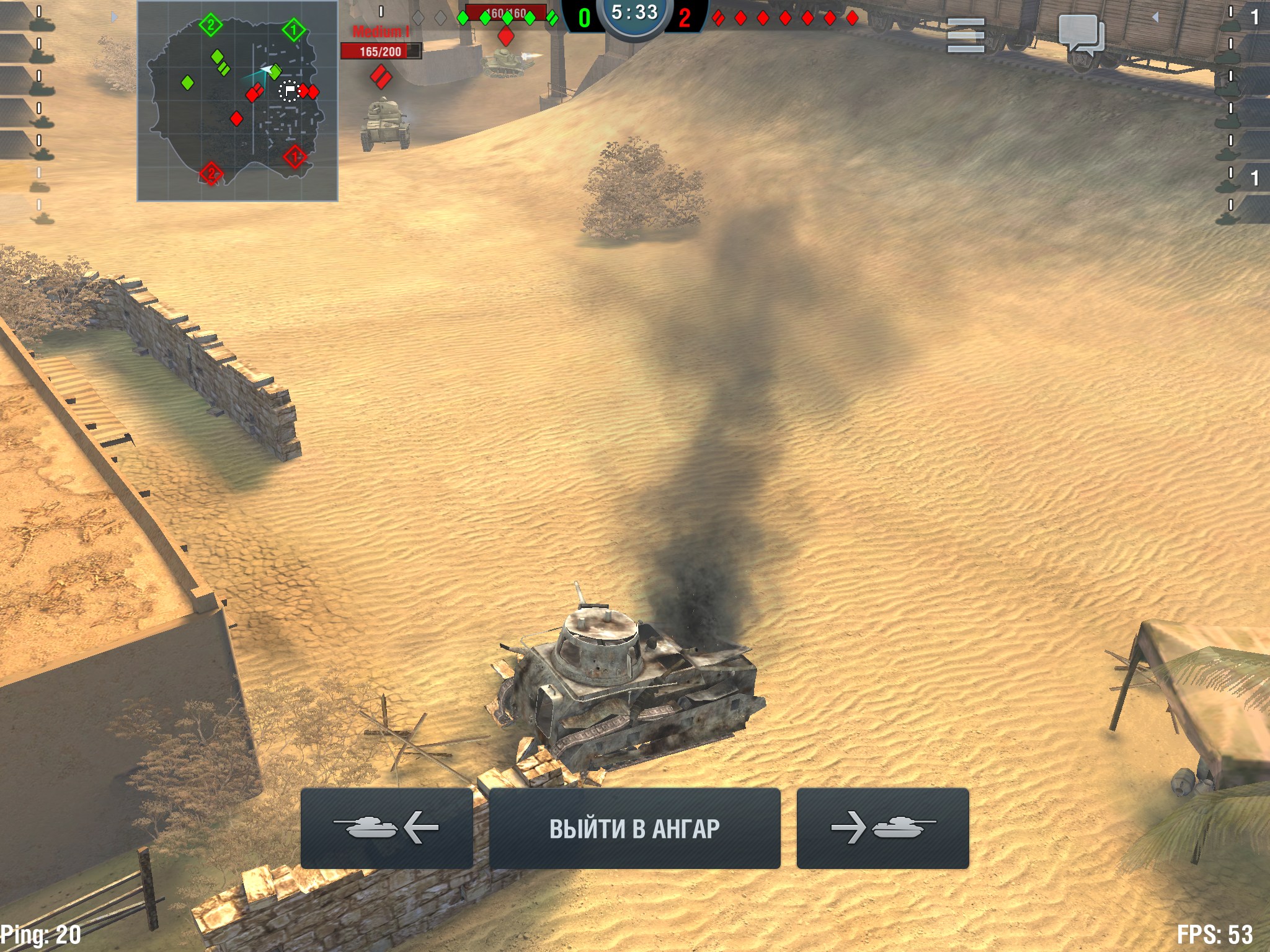The height and width of the screenshot is (952, 1270).
Task: Open the hamburger pause menu
Action: pyautogui.click(x=966, y=35)
